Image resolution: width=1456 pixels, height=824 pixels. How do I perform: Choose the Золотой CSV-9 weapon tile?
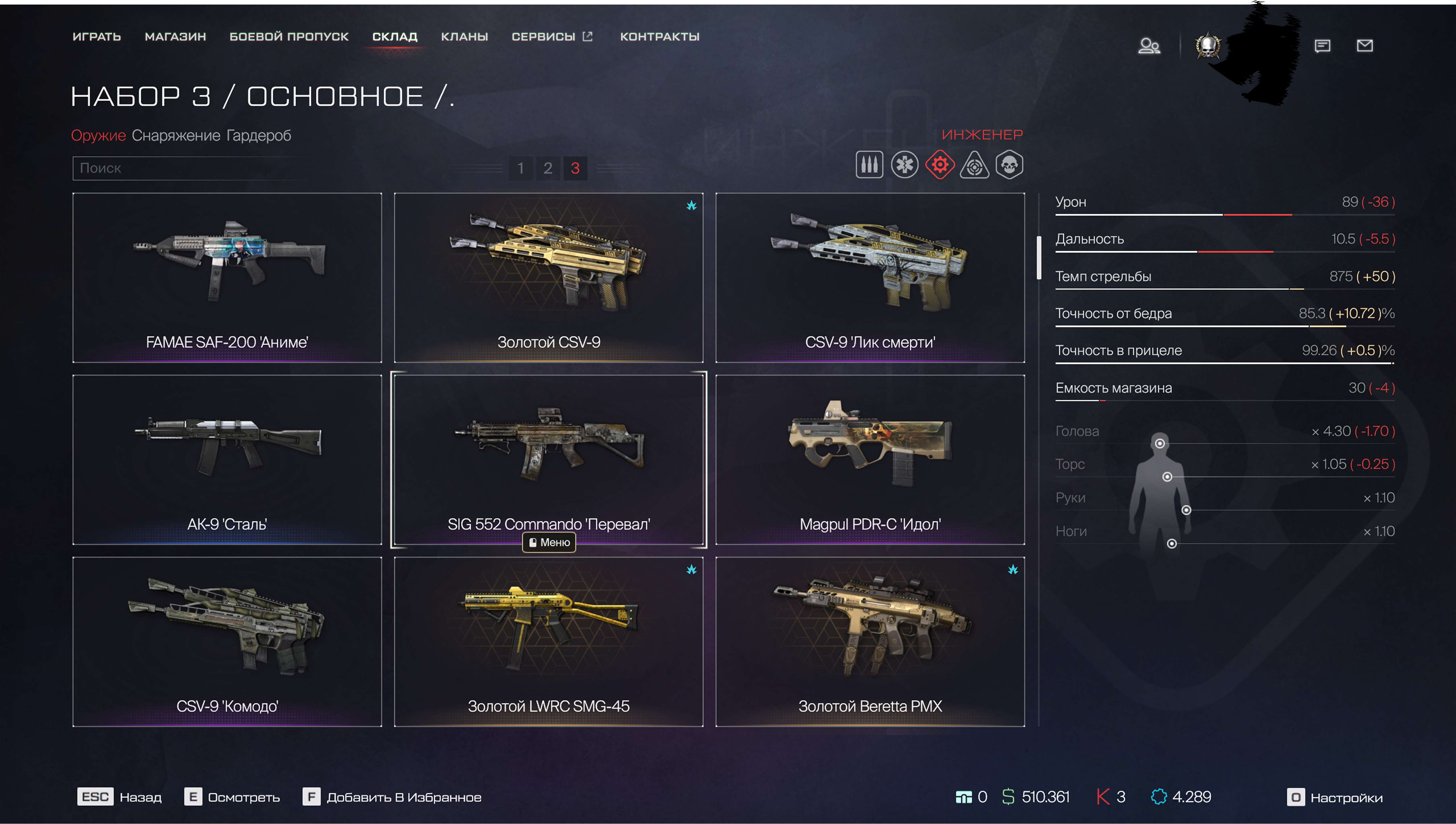(548, 277)
